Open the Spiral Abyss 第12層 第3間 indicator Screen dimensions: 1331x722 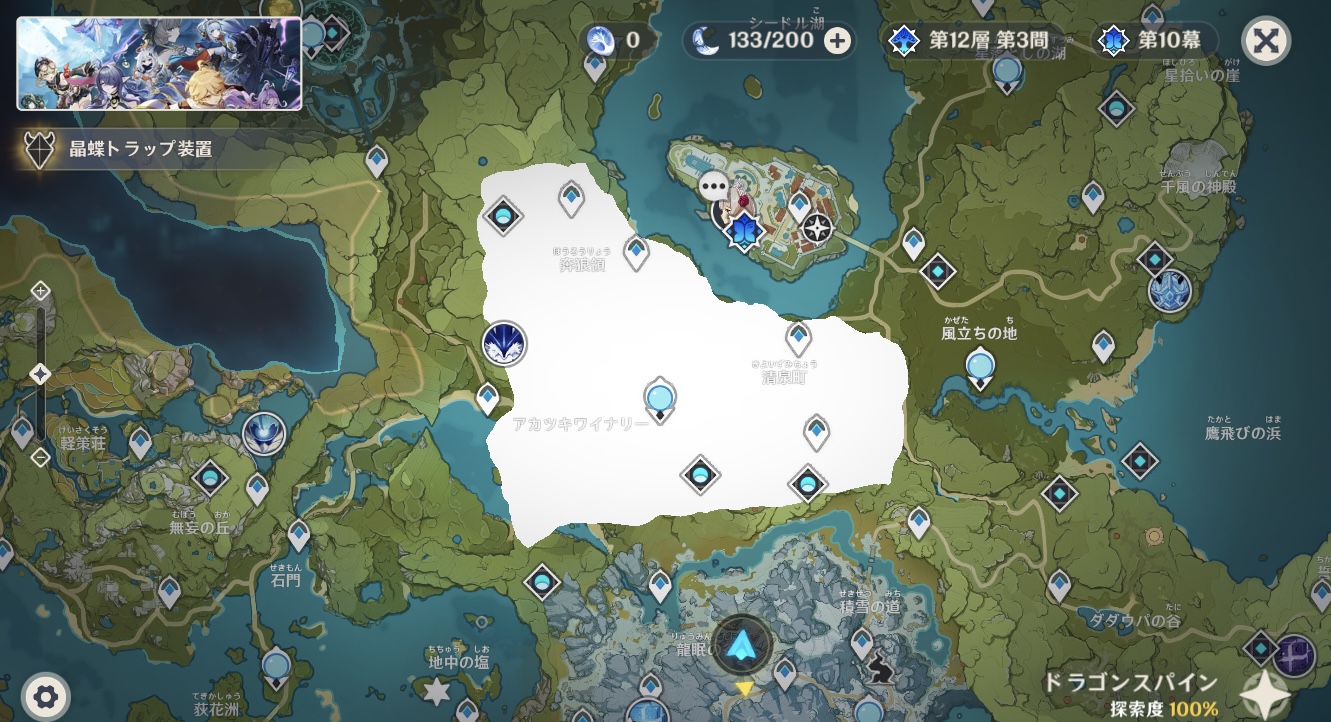click(x=968, y=41)
